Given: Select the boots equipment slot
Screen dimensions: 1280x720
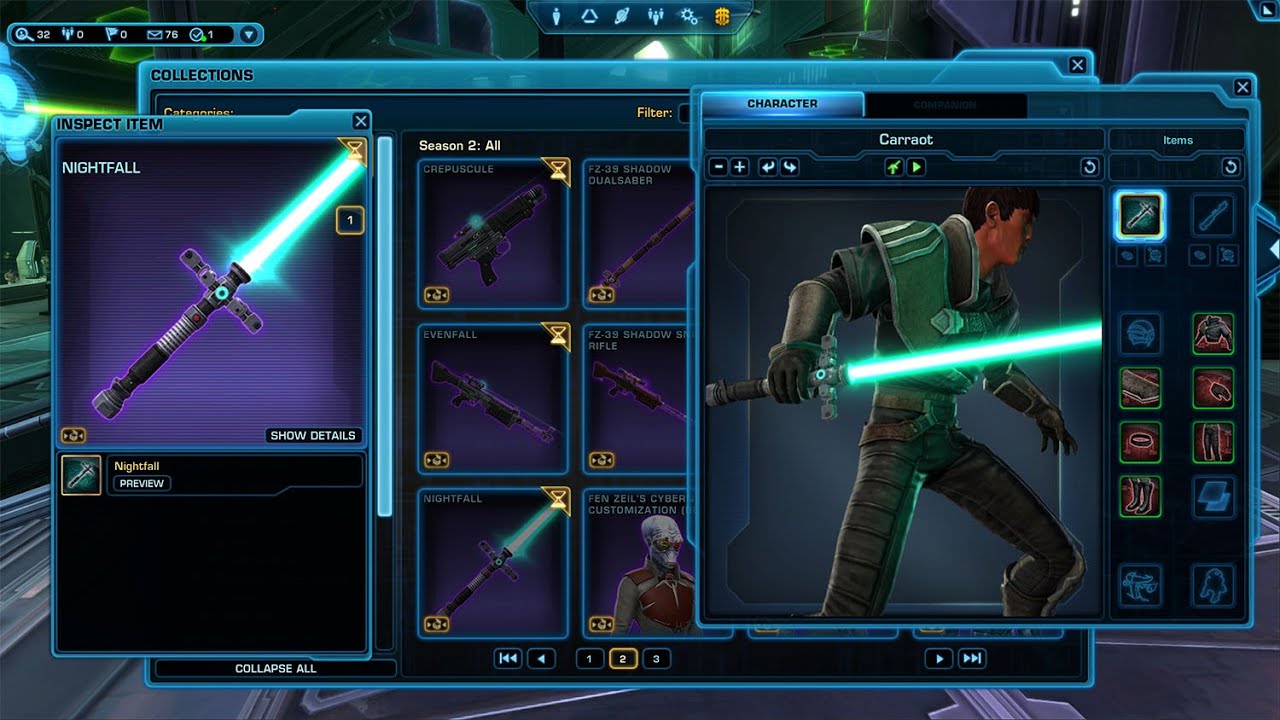Looking at the screenshot, I should [x=1139, y=496].
